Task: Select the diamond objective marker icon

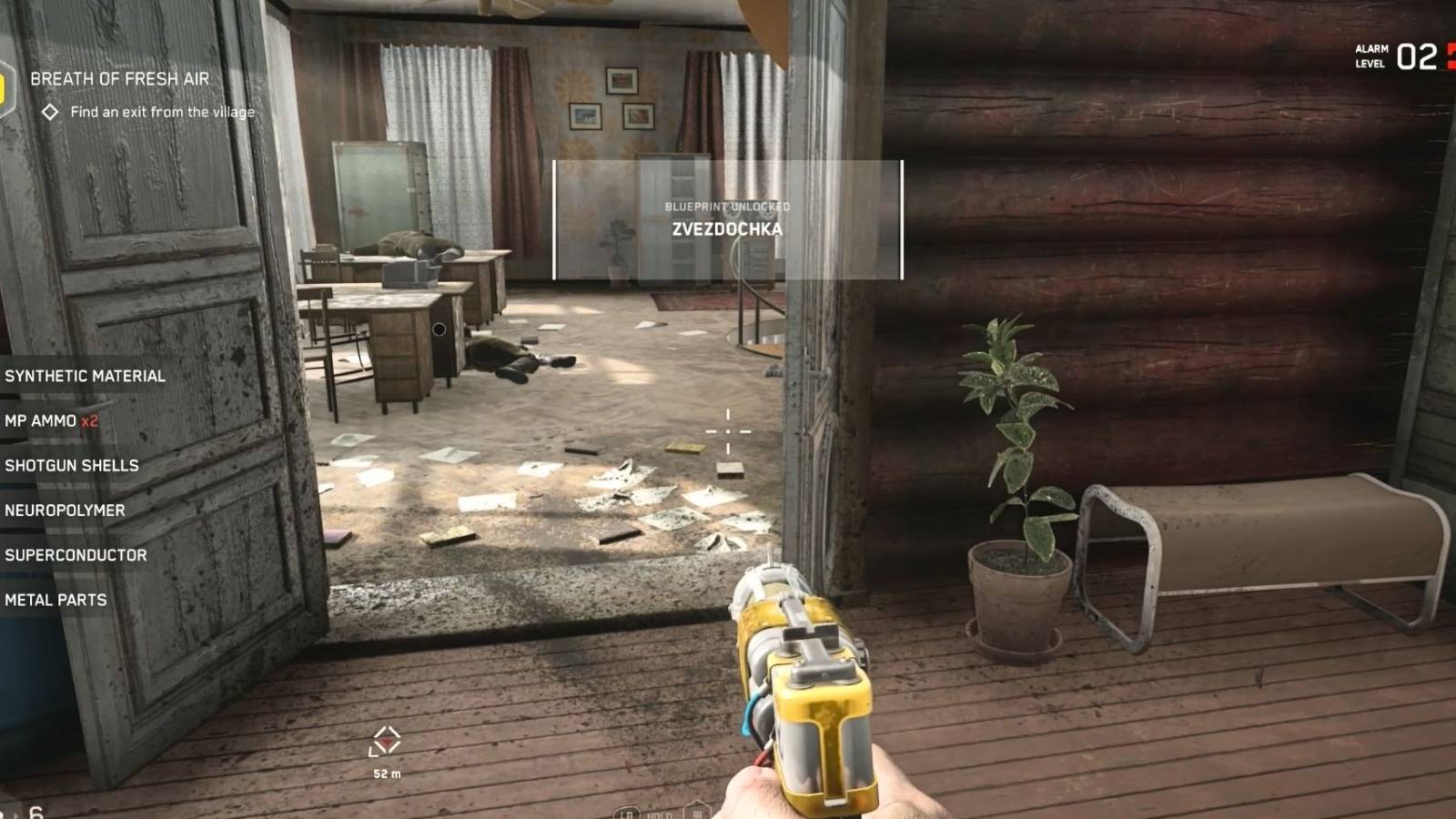Action: point(49,112)
